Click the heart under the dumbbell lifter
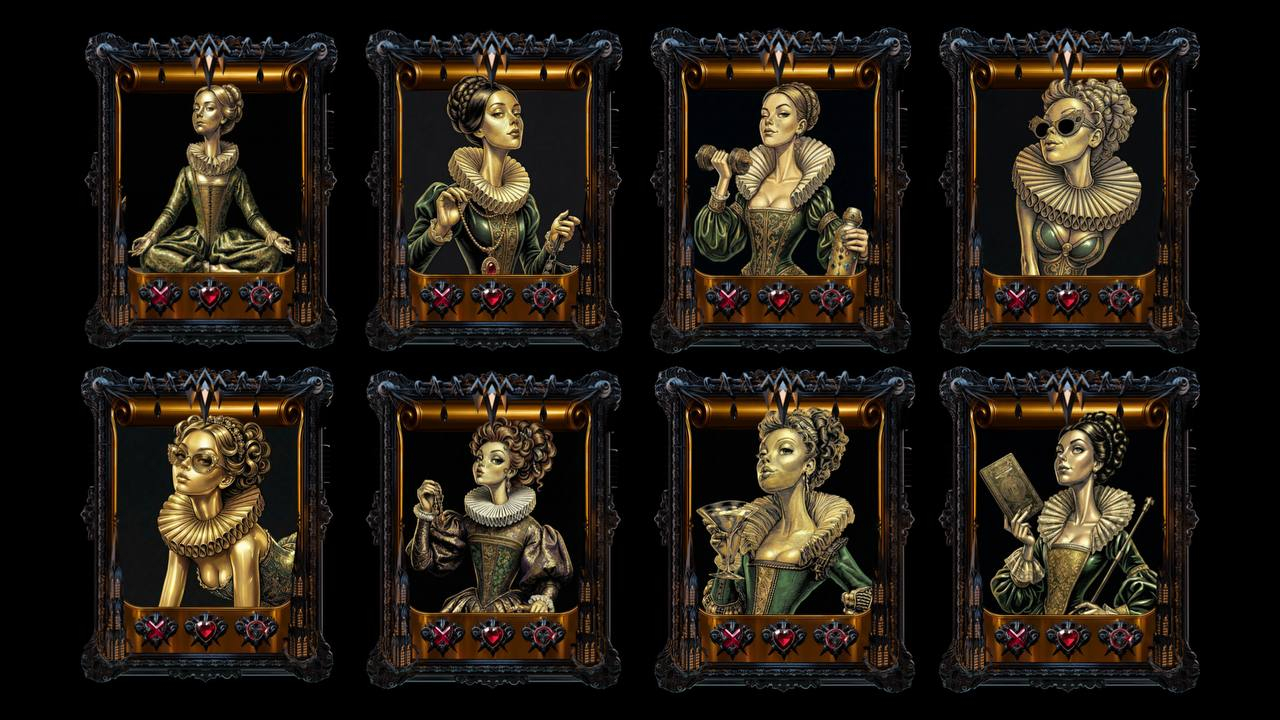 point(779,298)
